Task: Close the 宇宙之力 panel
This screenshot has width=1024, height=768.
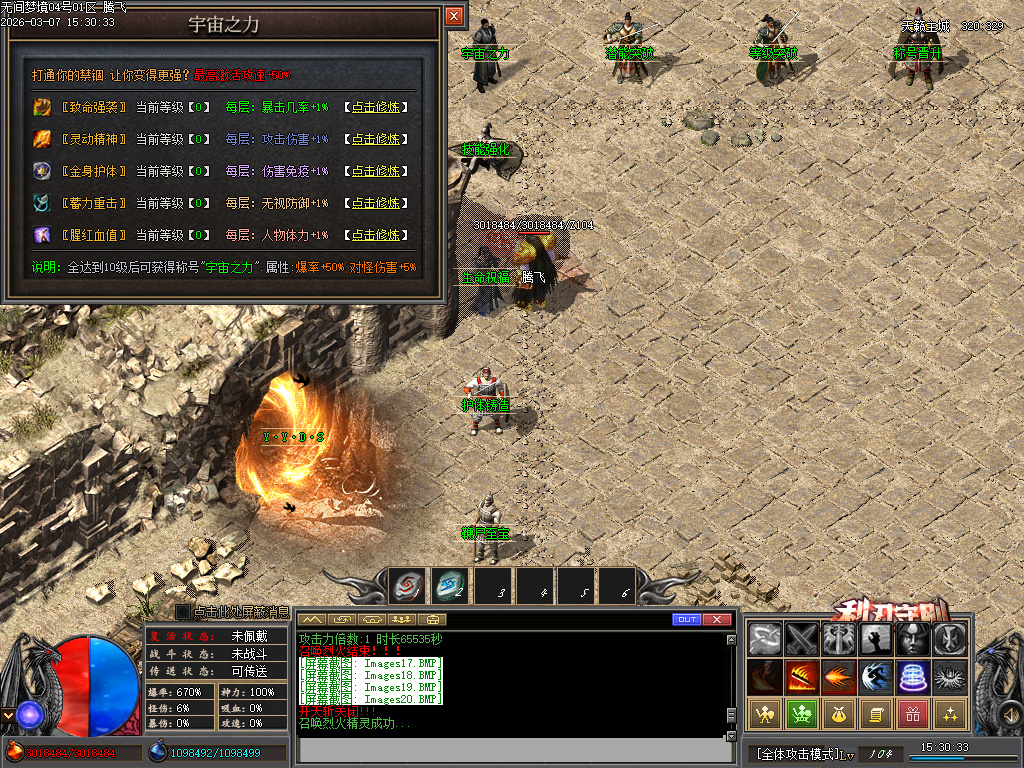Action: [x=454, y=16]
